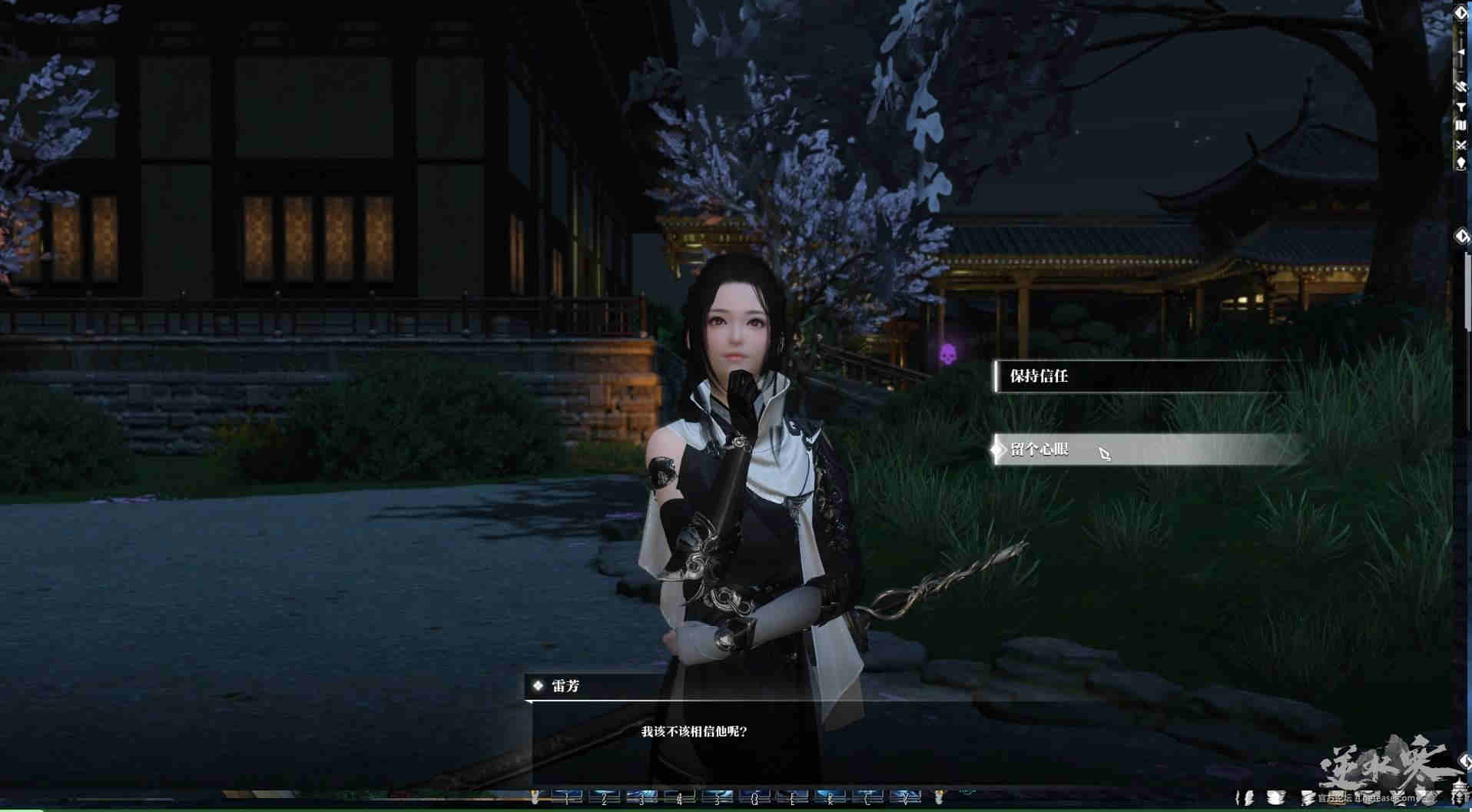Trigger the skill slot labeled 4
1472x812 pixels.
pos(679,798)
